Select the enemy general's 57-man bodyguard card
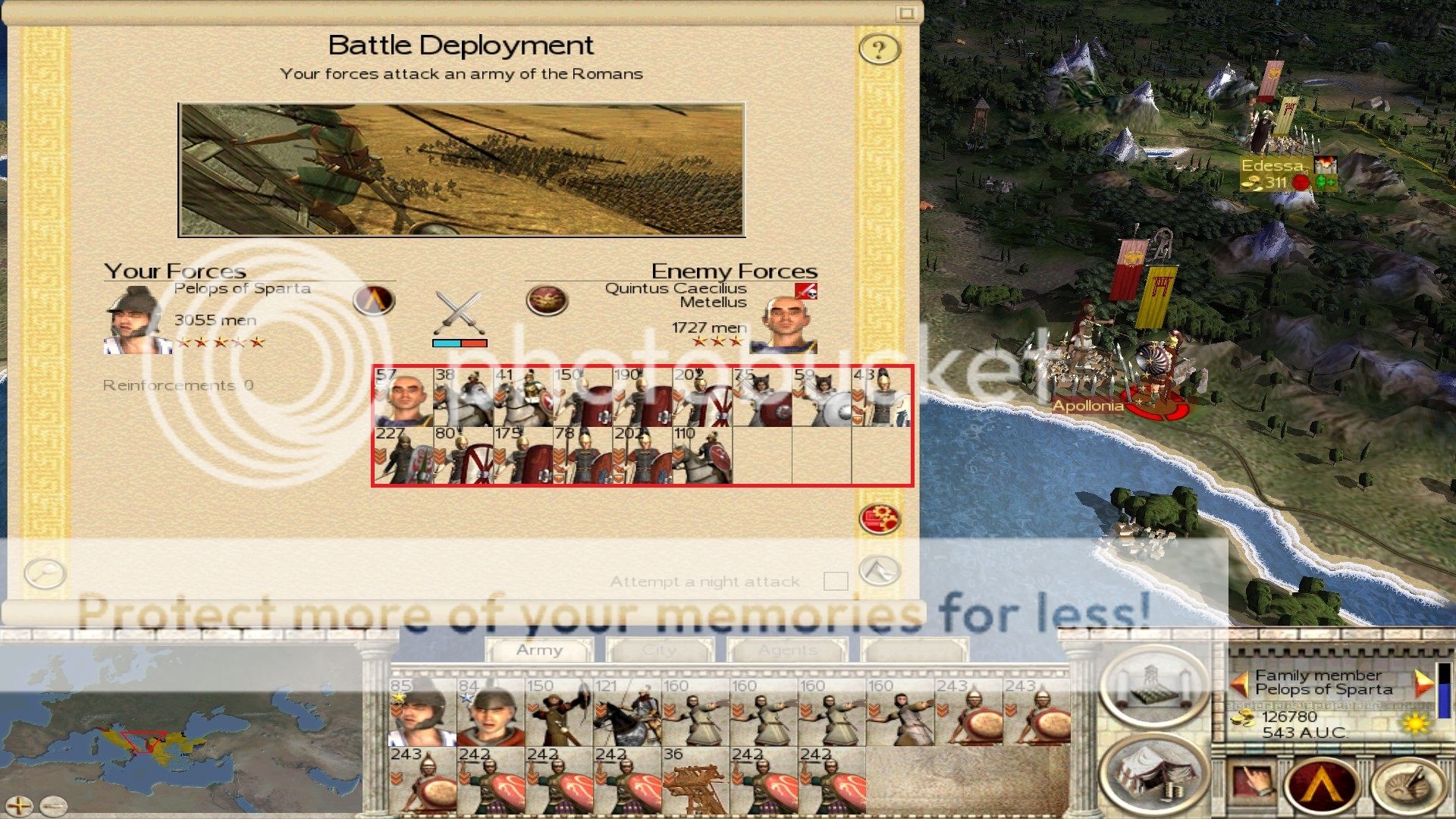This screenshot has height=819, width=1456. click(x=403, y=397)
